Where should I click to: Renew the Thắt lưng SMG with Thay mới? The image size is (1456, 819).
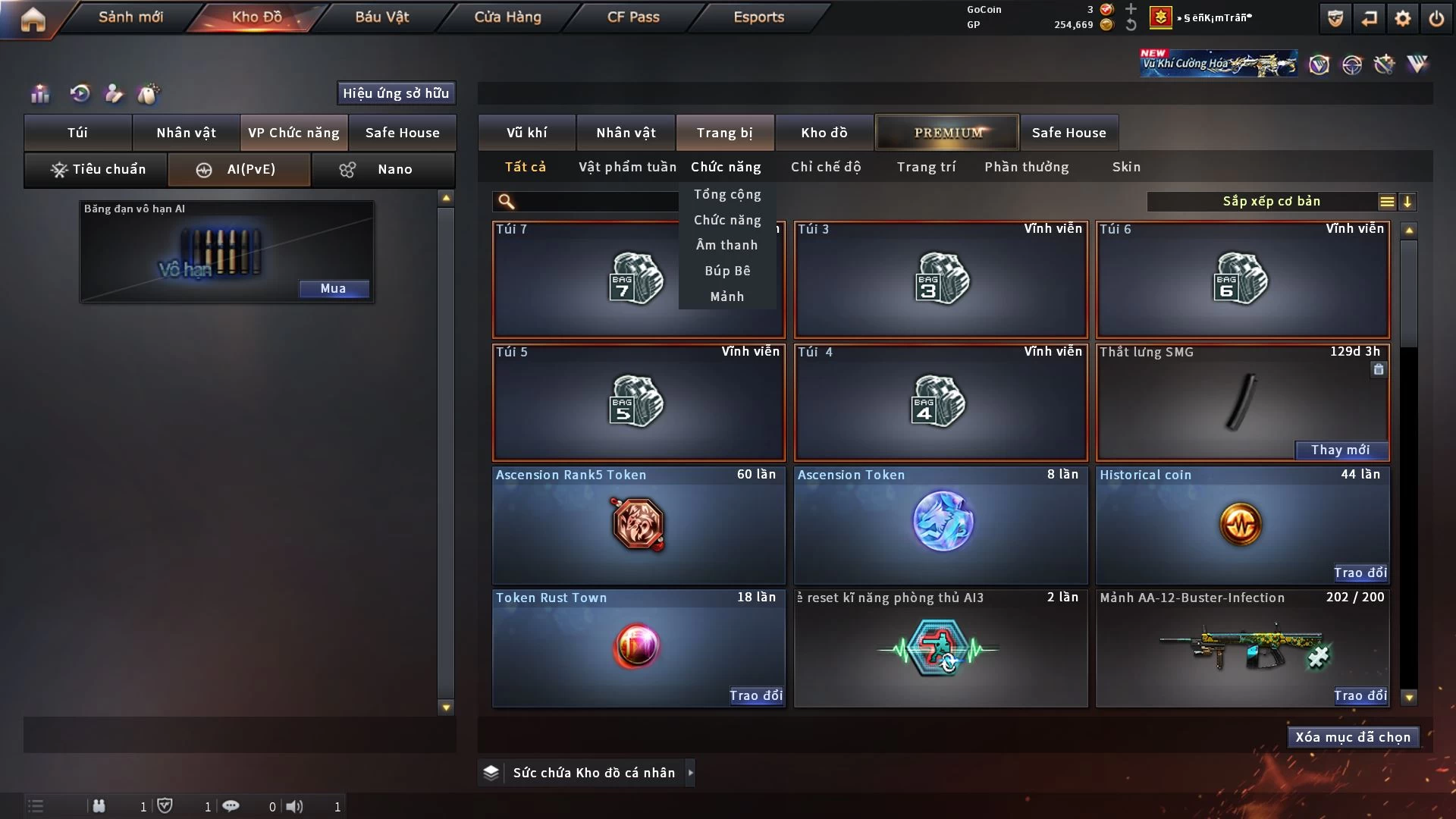[1340, 450]
